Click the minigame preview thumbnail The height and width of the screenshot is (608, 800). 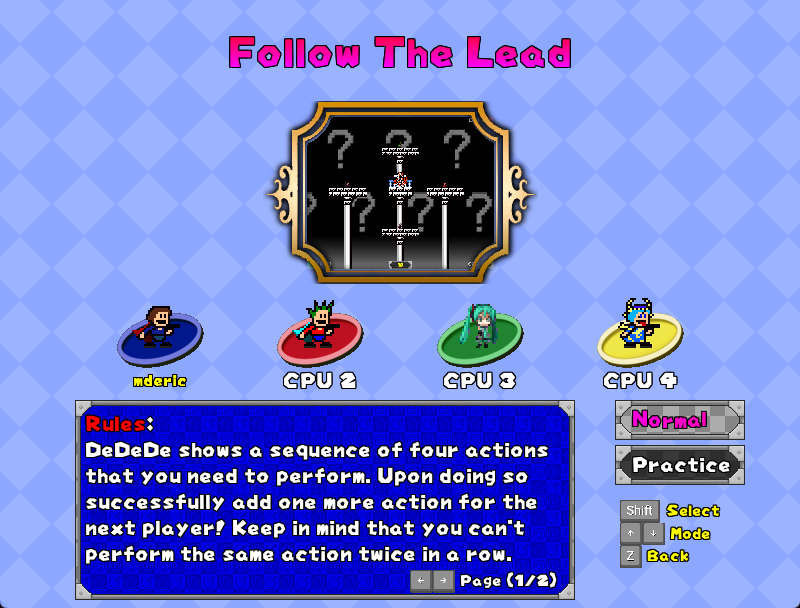(400, 191)
